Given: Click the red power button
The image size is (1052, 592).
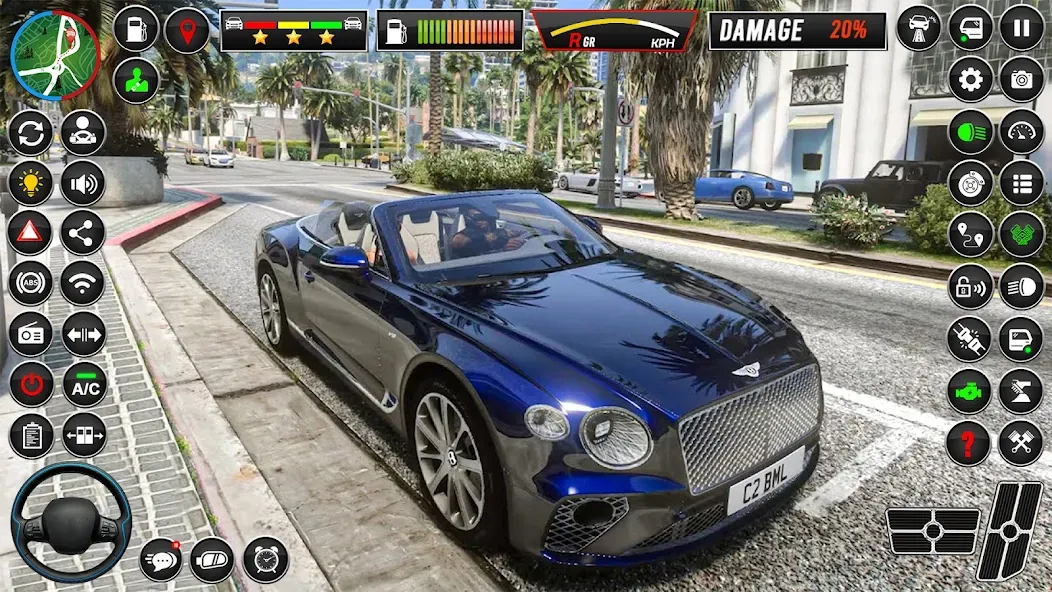Looking at the screenshot, I should pyautogui.click(x=30, y=385).
